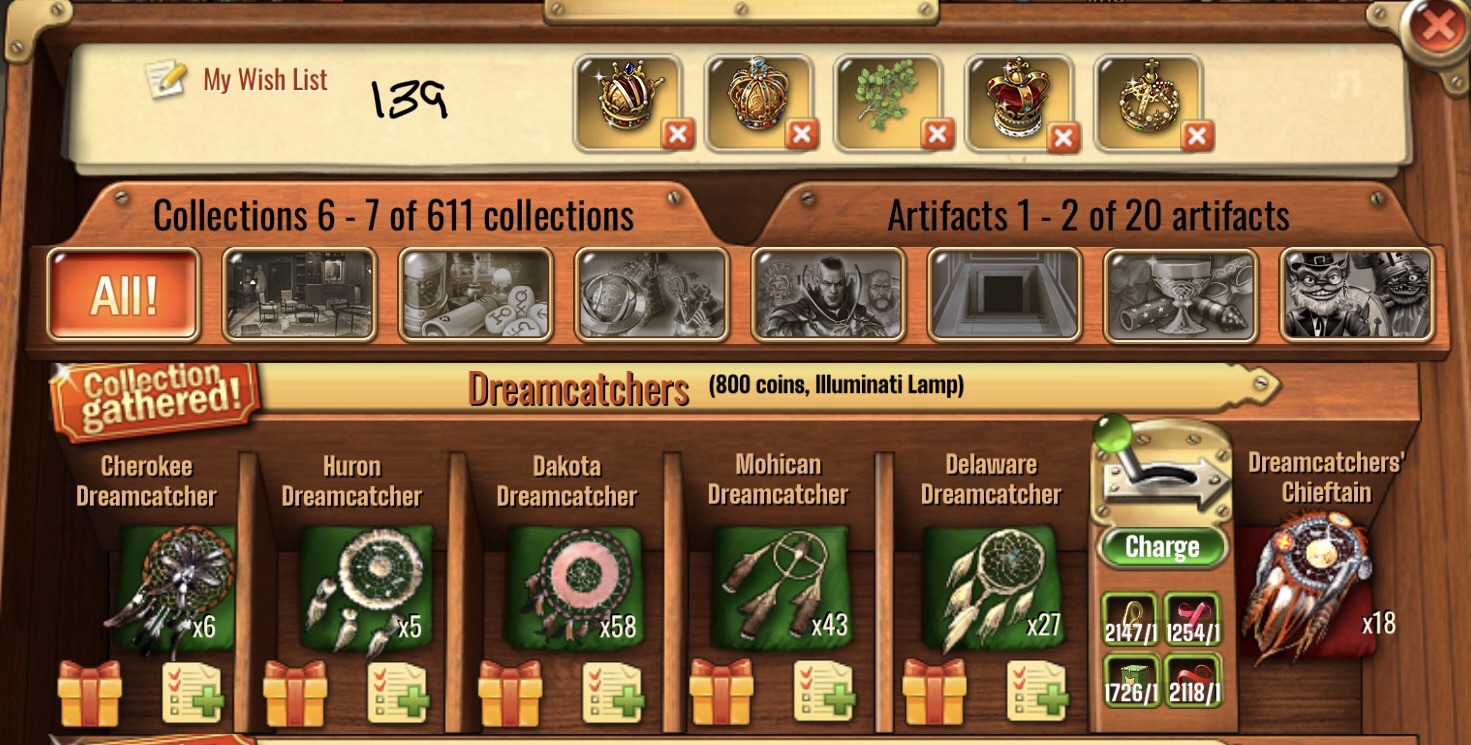Filter by the armored warrior thumbnail
Viewport: 1471px width, 745px height.
(828, 295)
